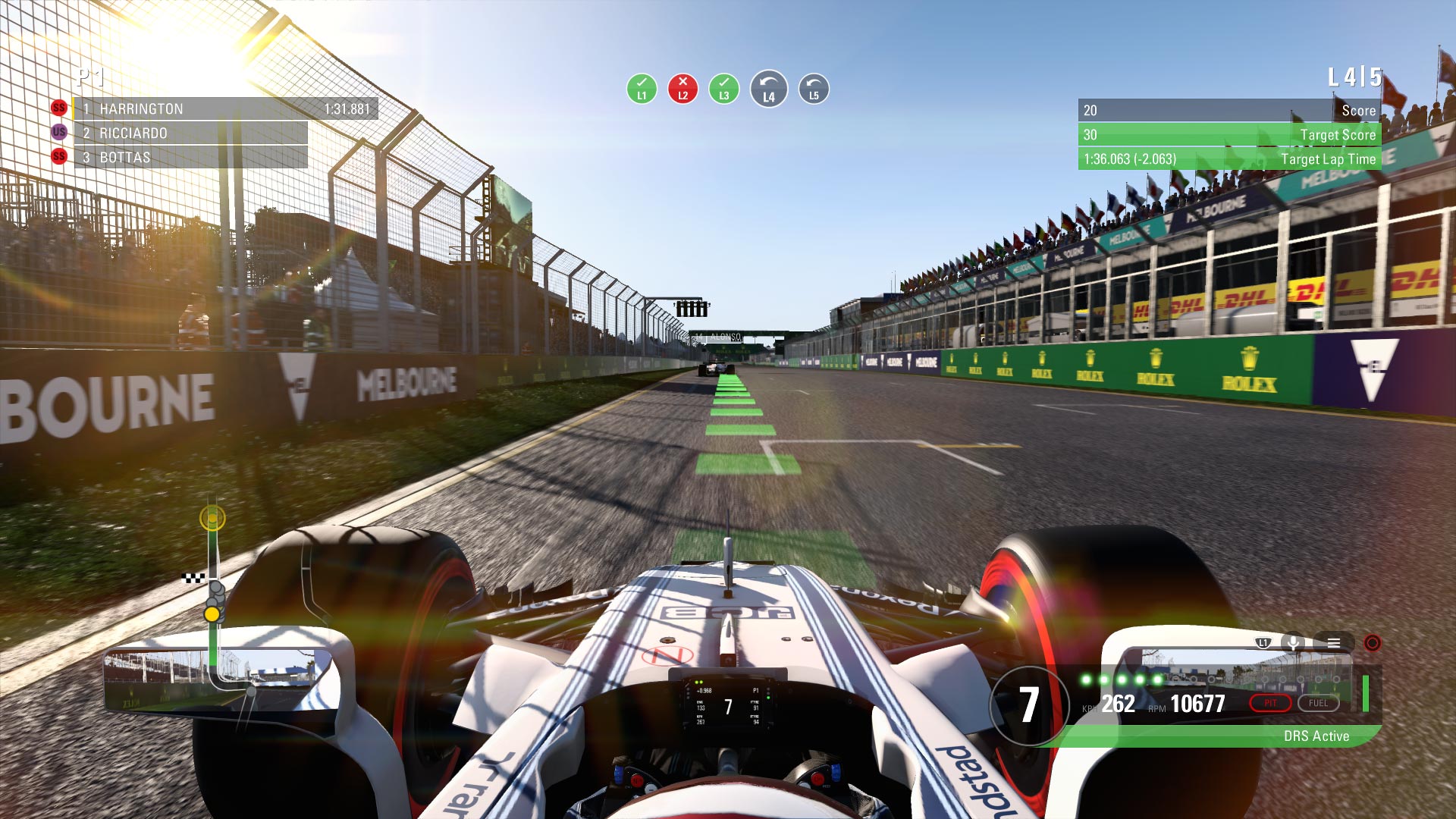The height and width of the screenshot is (819, 1456).
Task: Select the green L1 lap checkmark icon
Action: [642, 88]
